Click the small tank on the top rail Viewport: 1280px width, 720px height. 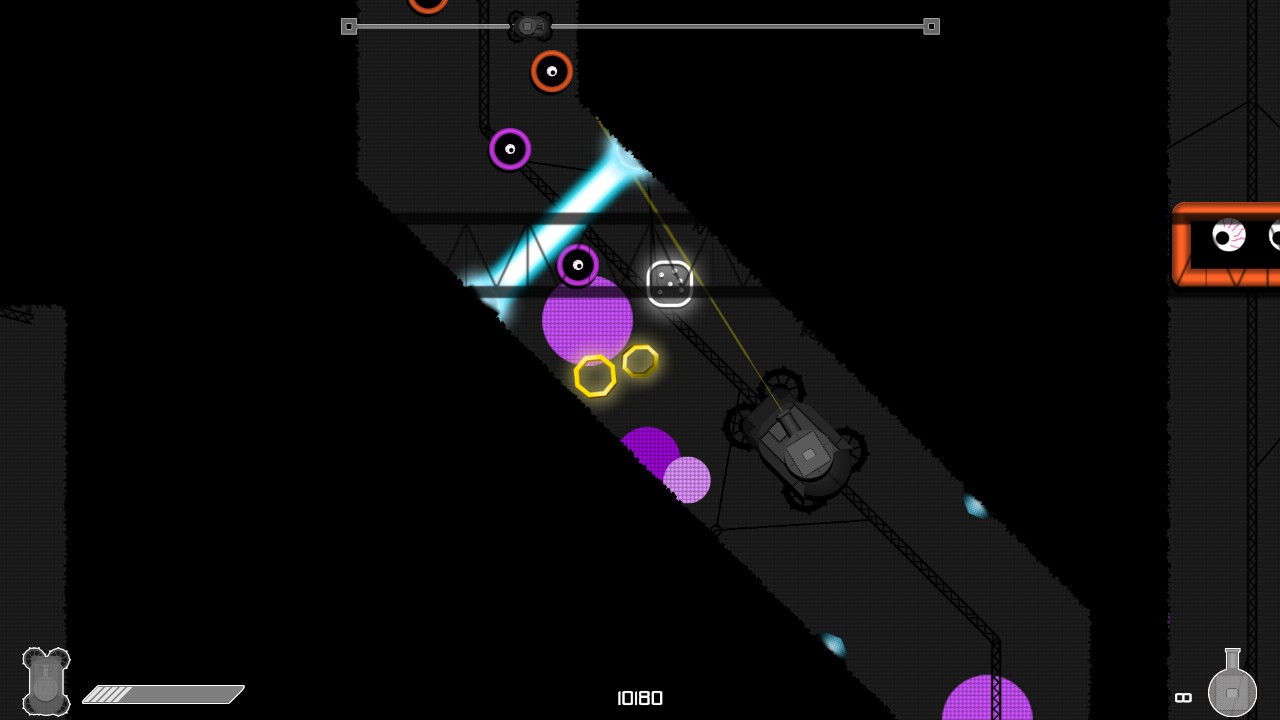click(x=530, y=25)
